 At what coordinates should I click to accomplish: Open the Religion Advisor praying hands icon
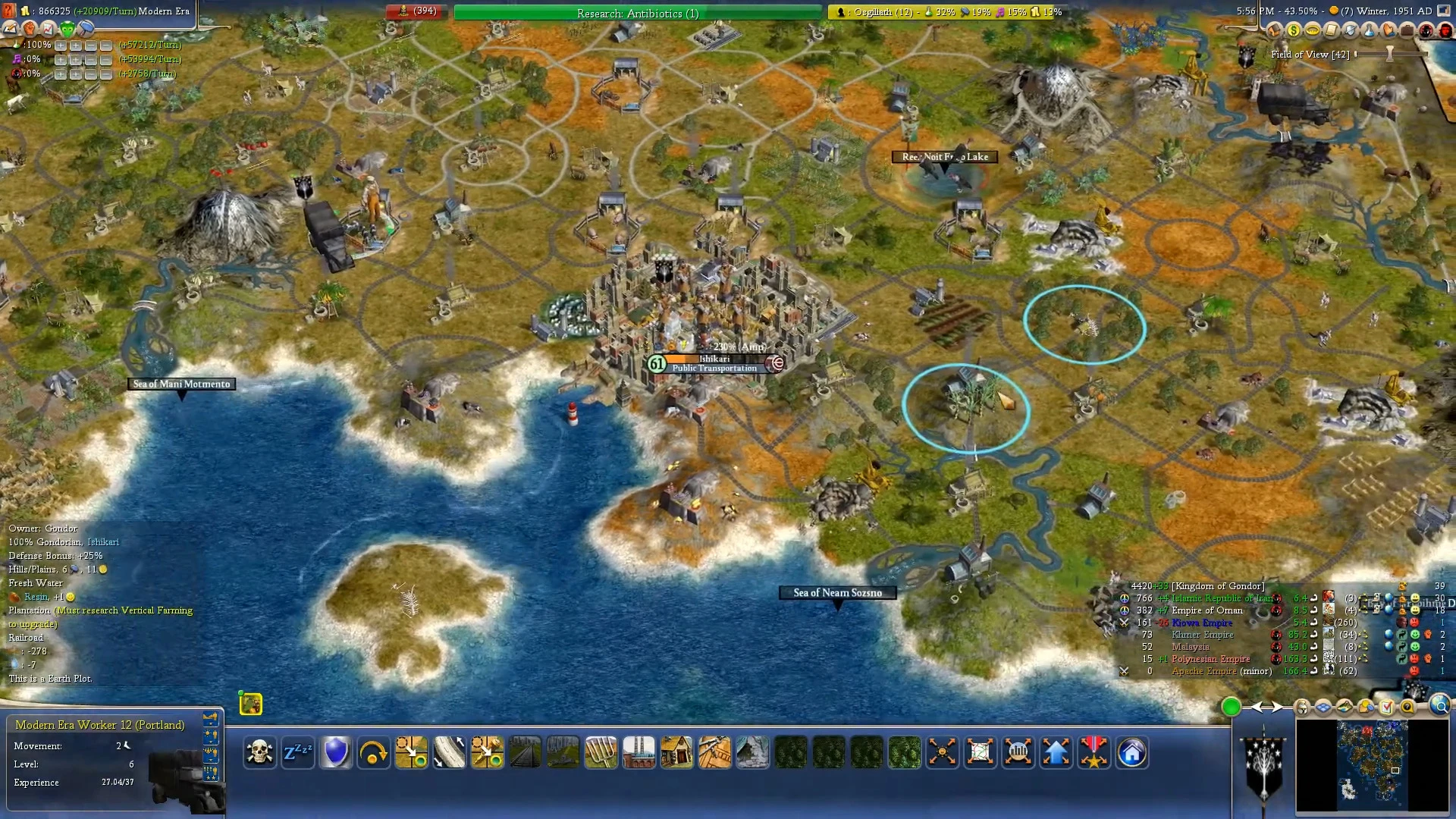pyautogui.click(x=1389, y=30)
